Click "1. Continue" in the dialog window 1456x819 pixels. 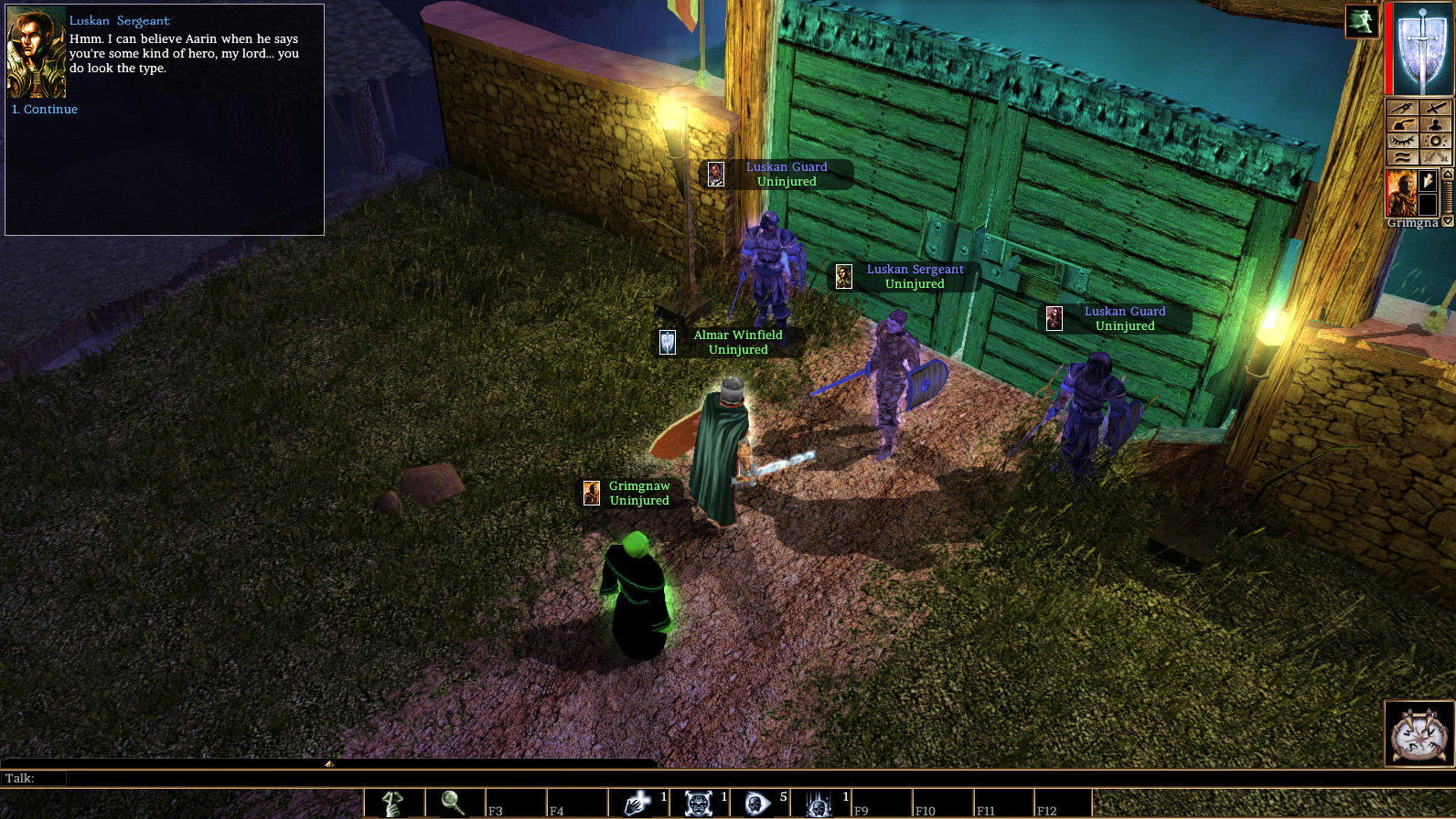[x=44, y=109]
